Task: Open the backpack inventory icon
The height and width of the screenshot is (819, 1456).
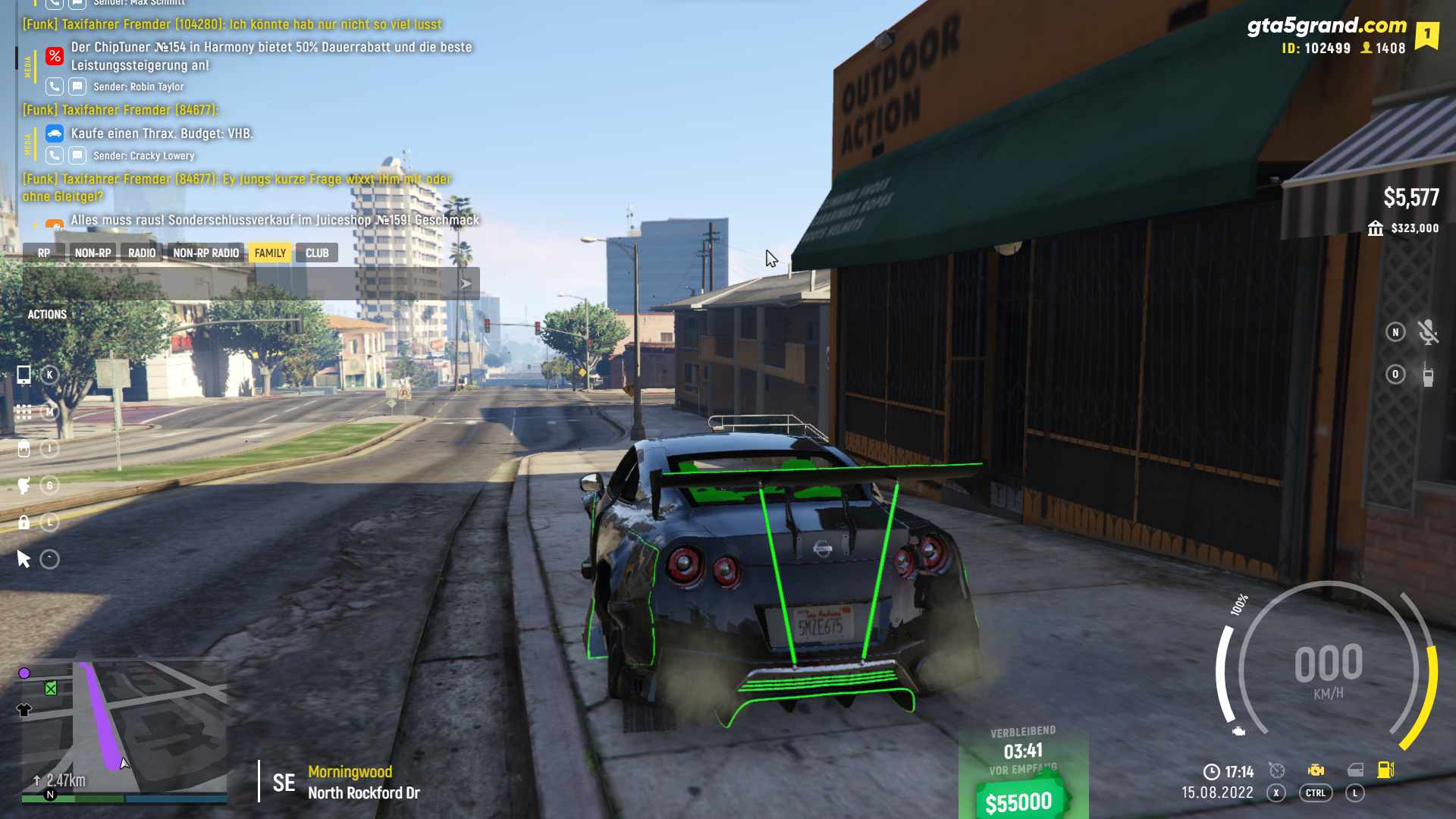Action: pos(24,449)
